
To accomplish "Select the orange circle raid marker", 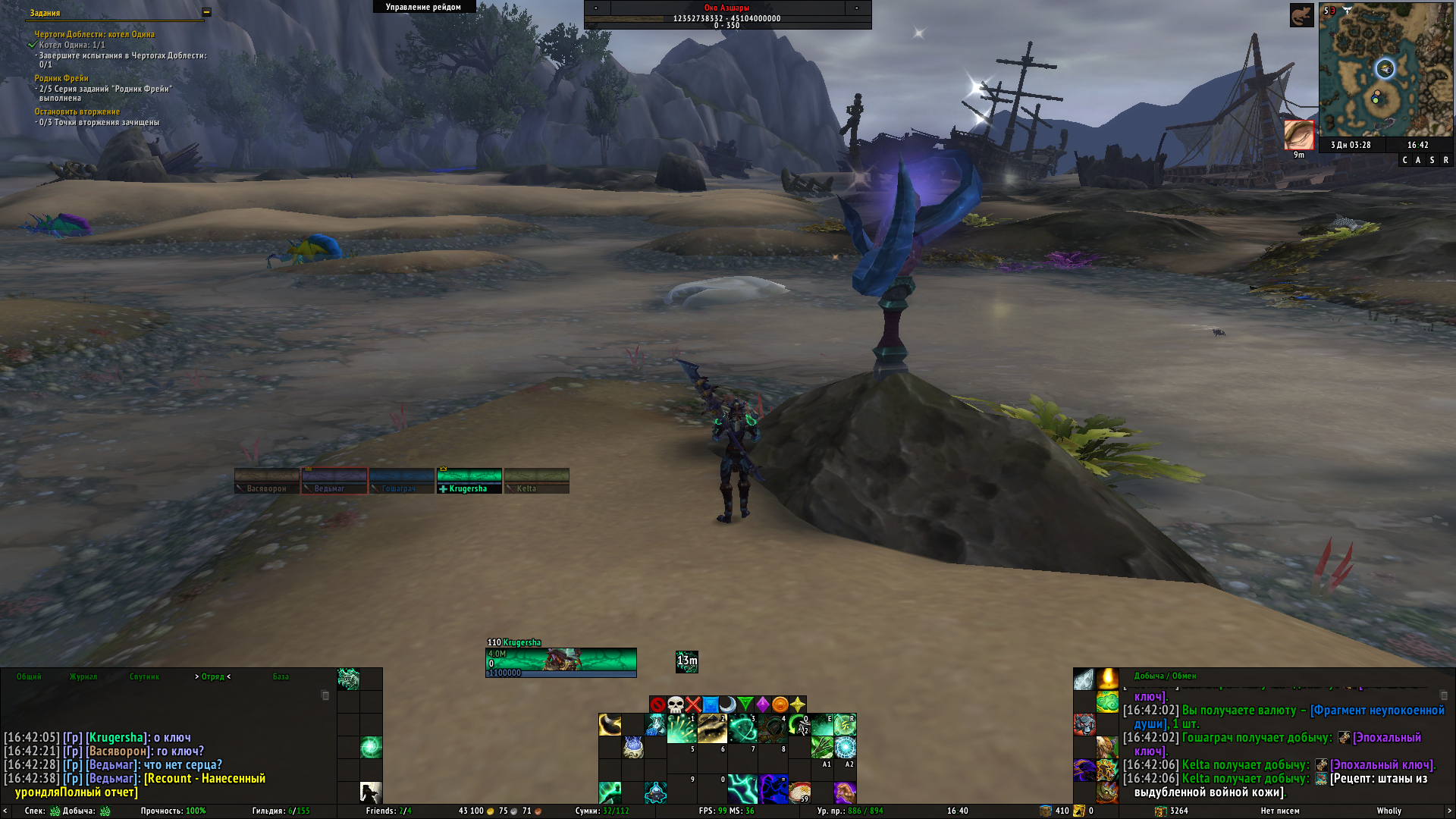I will coord(780,704).
